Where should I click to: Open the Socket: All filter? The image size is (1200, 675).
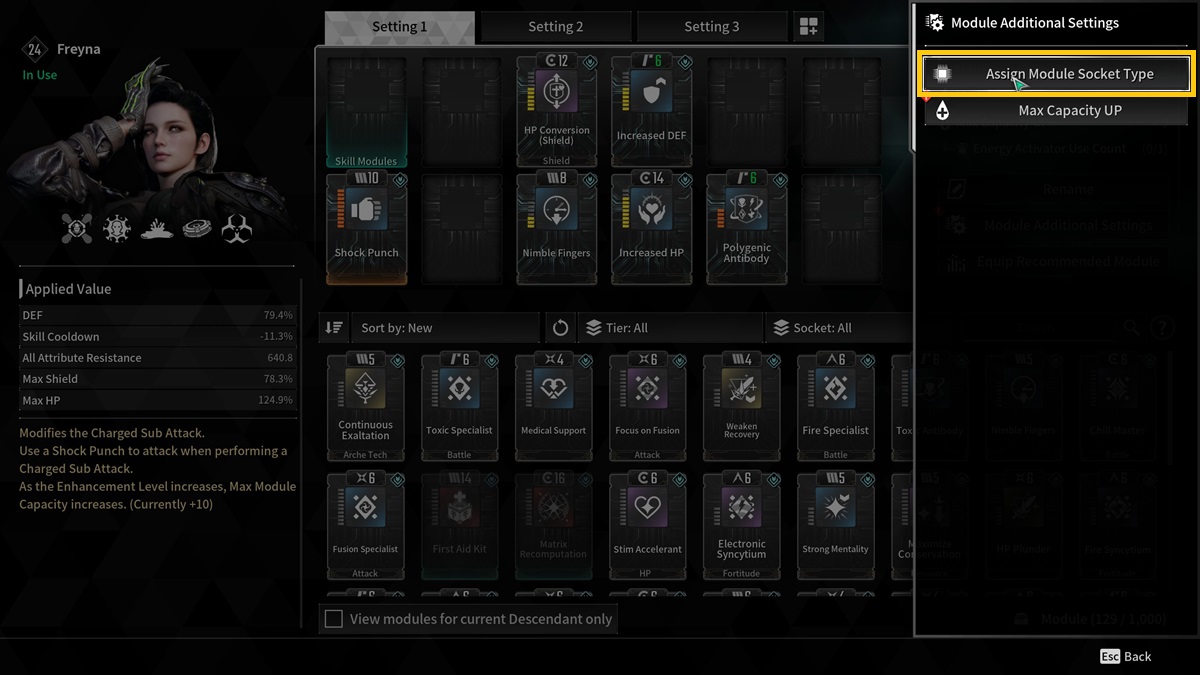click(840, 328)
